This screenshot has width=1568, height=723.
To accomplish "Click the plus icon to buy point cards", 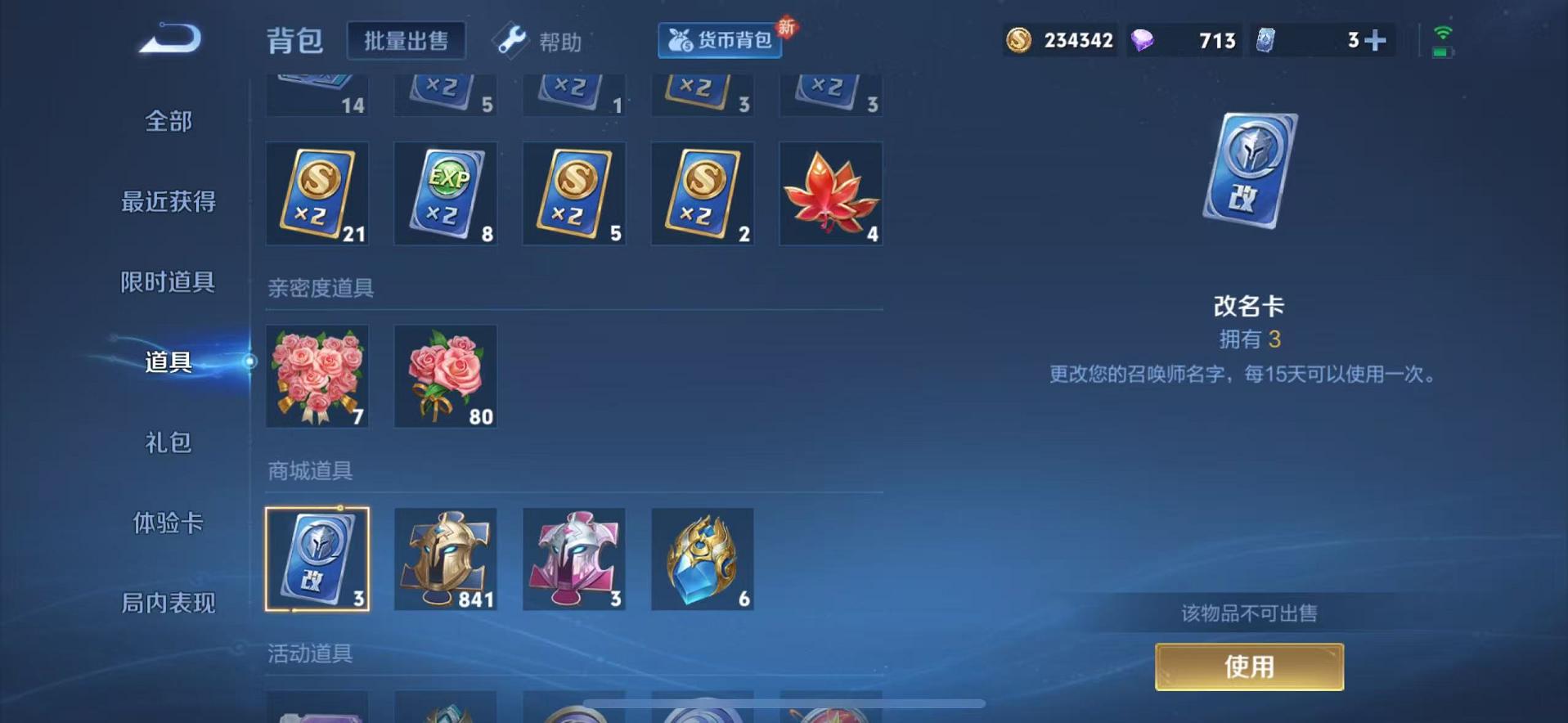I will point(1374,39).
